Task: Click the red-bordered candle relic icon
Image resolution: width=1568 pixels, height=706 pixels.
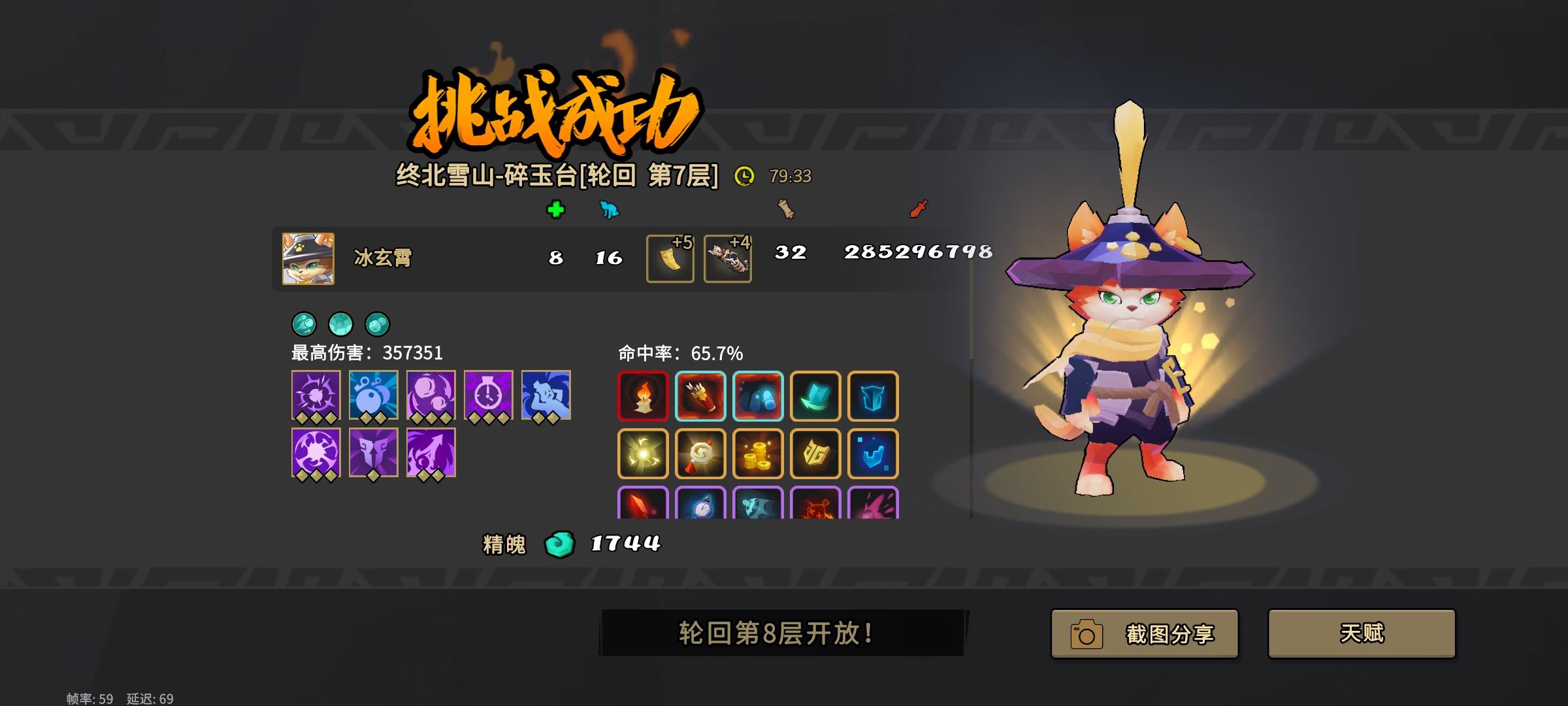Action: 644,397
